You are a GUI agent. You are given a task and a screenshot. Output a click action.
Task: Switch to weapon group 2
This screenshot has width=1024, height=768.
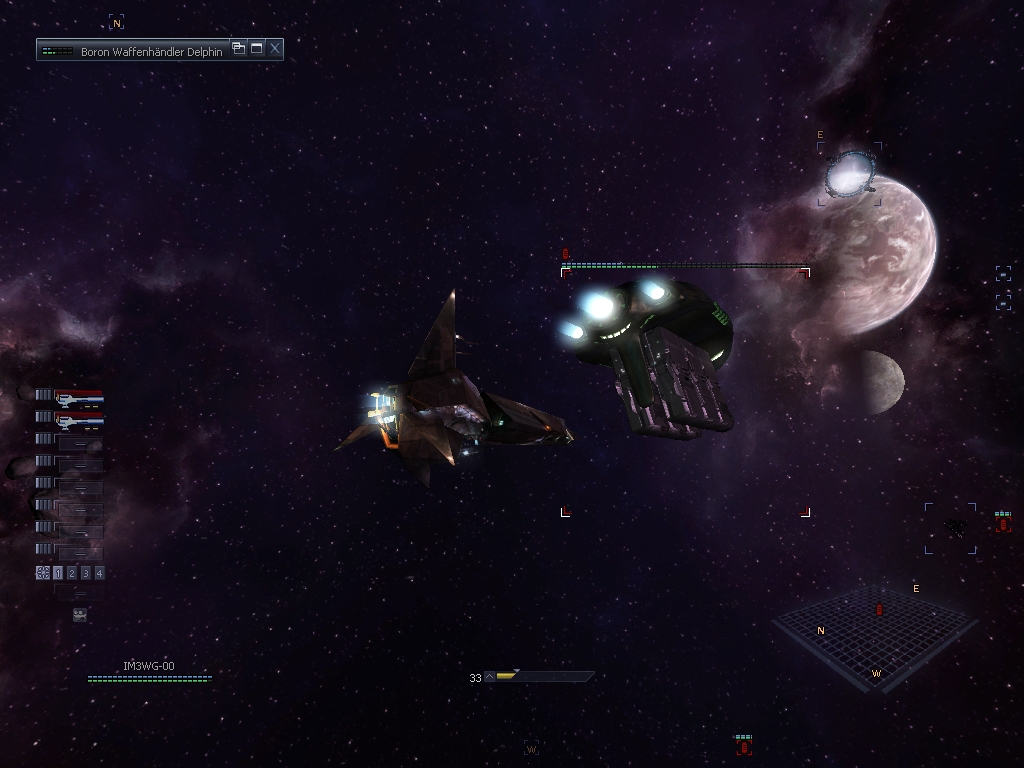point(72,573)
